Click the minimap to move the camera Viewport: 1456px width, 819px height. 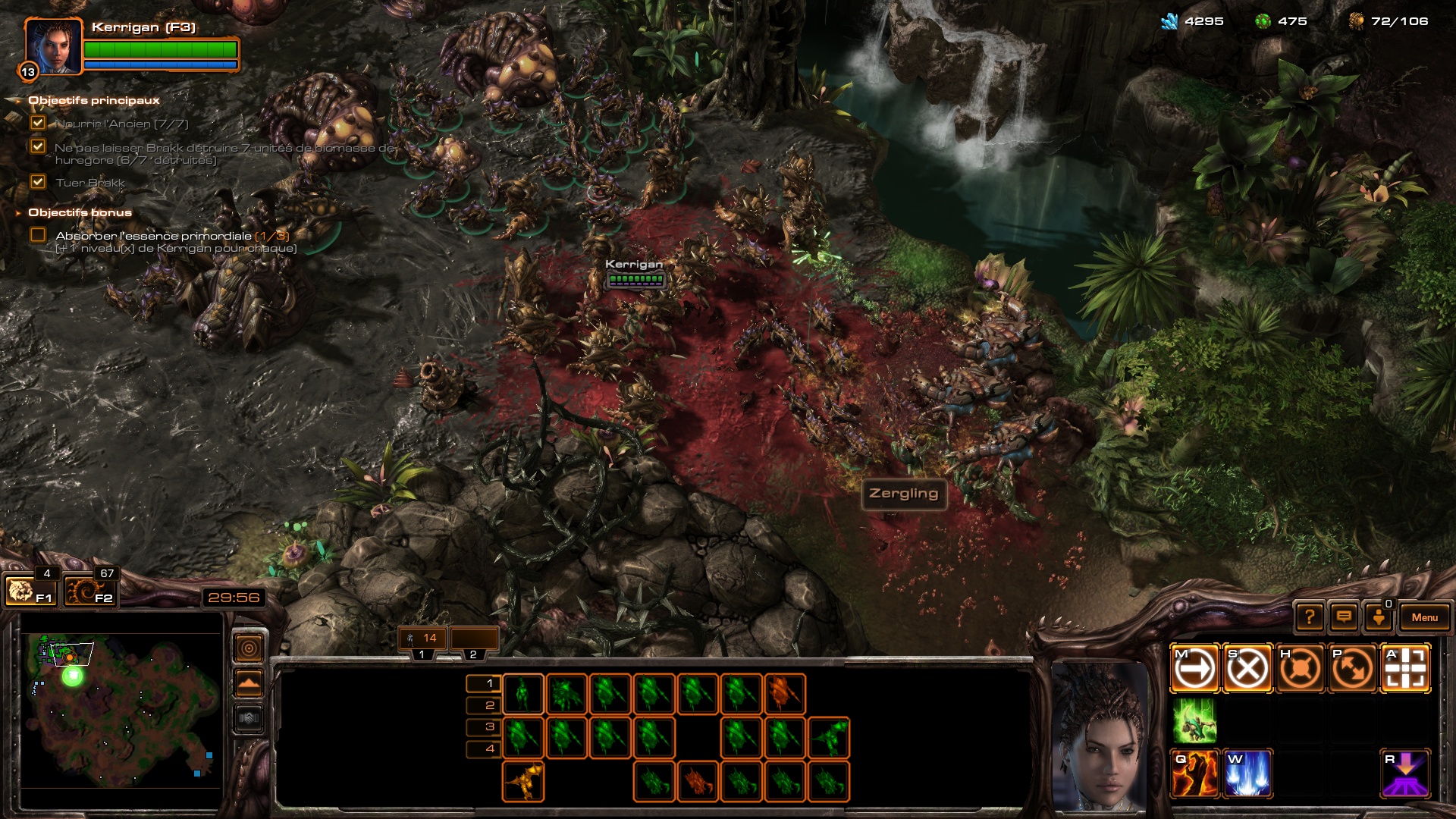(x=121, y=713)
